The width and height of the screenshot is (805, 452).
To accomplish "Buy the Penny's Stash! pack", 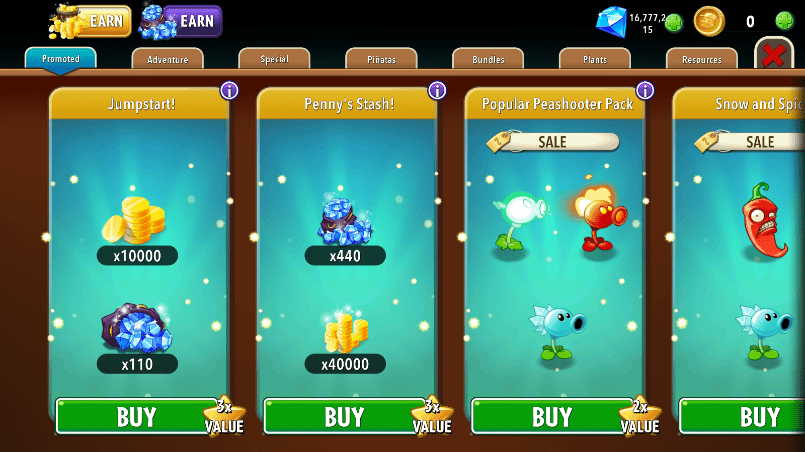I will coord(344,416).
